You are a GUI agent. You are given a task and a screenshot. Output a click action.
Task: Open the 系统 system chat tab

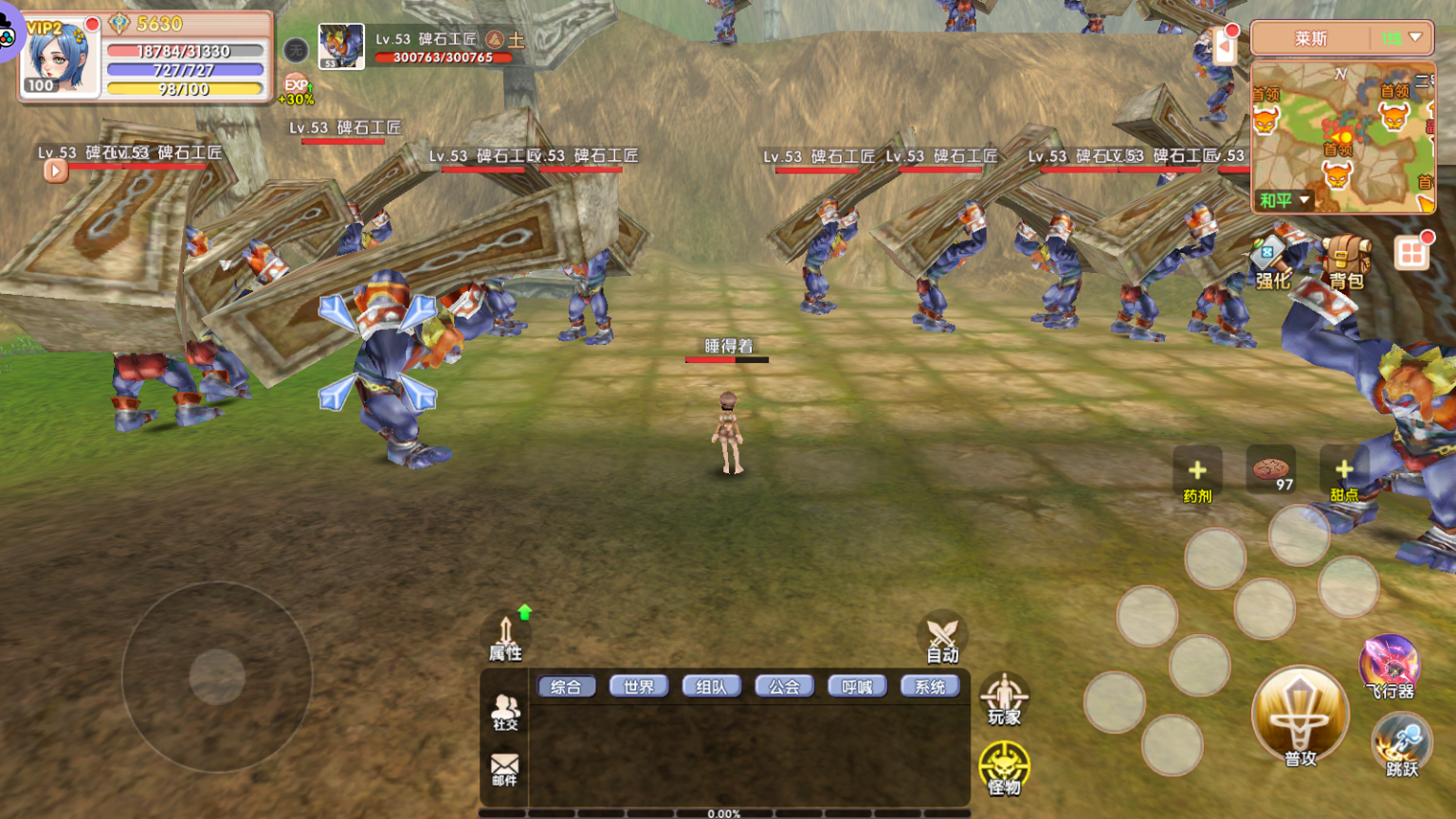tap(930, 686)
